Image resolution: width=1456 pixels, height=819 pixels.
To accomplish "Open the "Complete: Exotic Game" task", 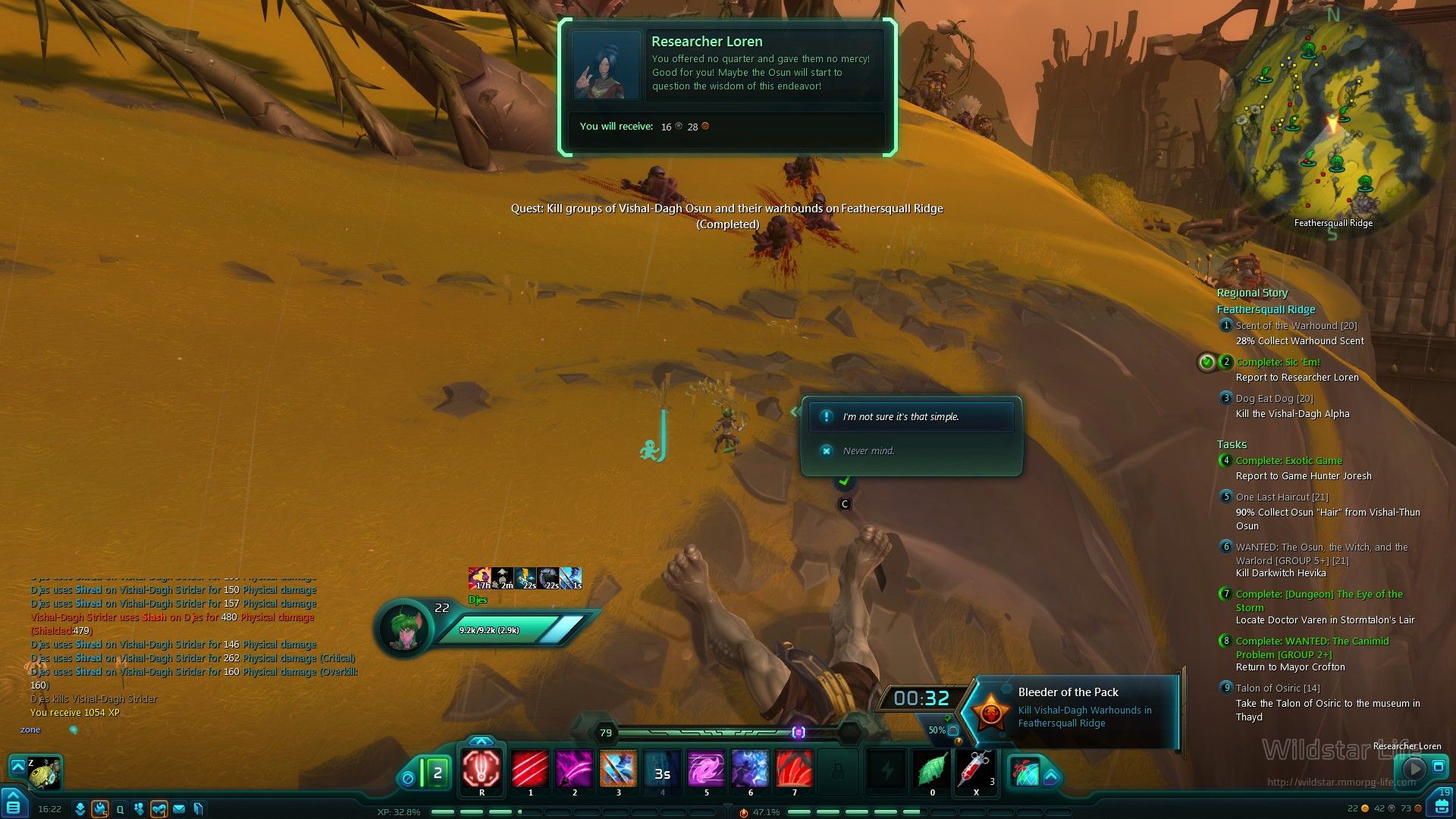I will tap(1288, 461).
